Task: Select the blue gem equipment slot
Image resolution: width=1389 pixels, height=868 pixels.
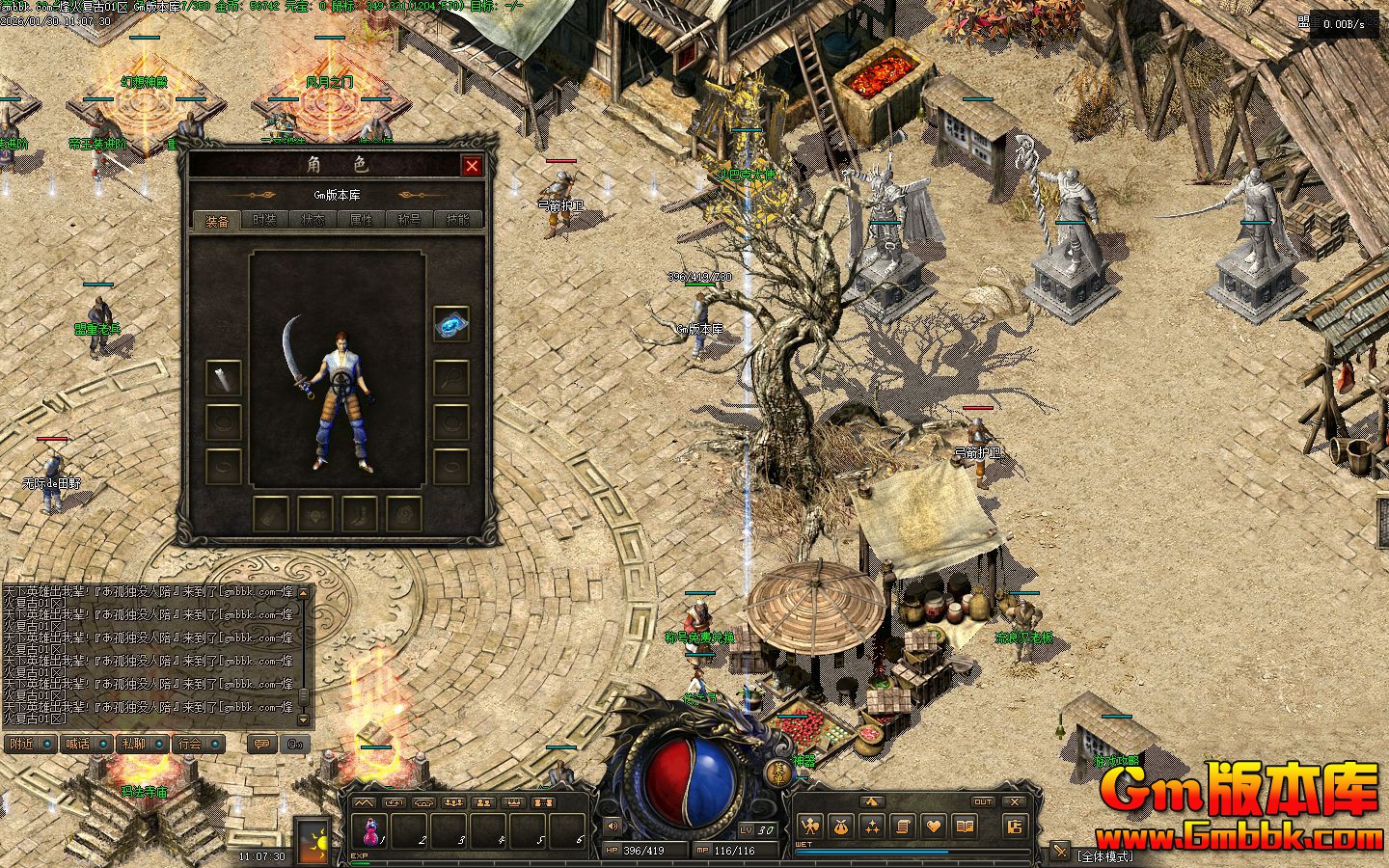Action: click(x=450, y=325)
